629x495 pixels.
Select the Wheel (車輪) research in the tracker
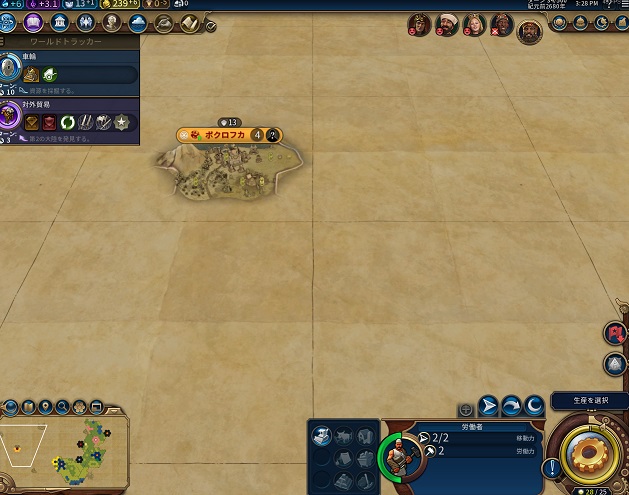tap(70, 69)
